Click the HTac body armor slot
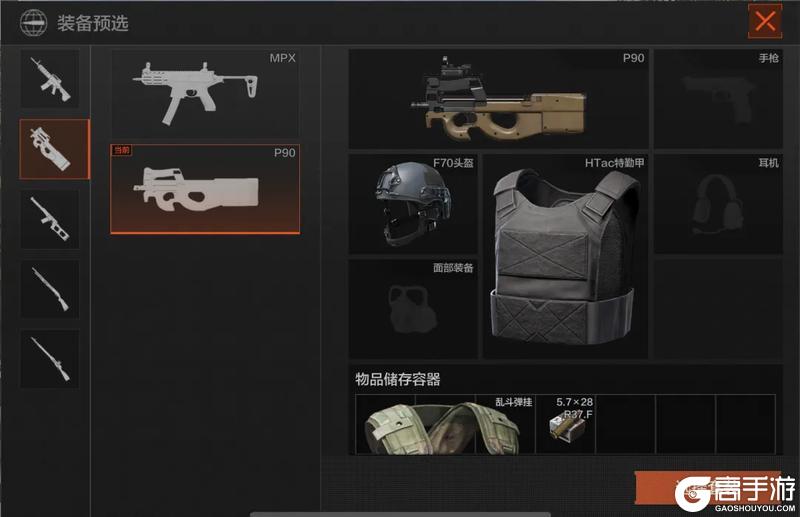The width and height of the screenshot is (800, 517). [x=565, y=256]
